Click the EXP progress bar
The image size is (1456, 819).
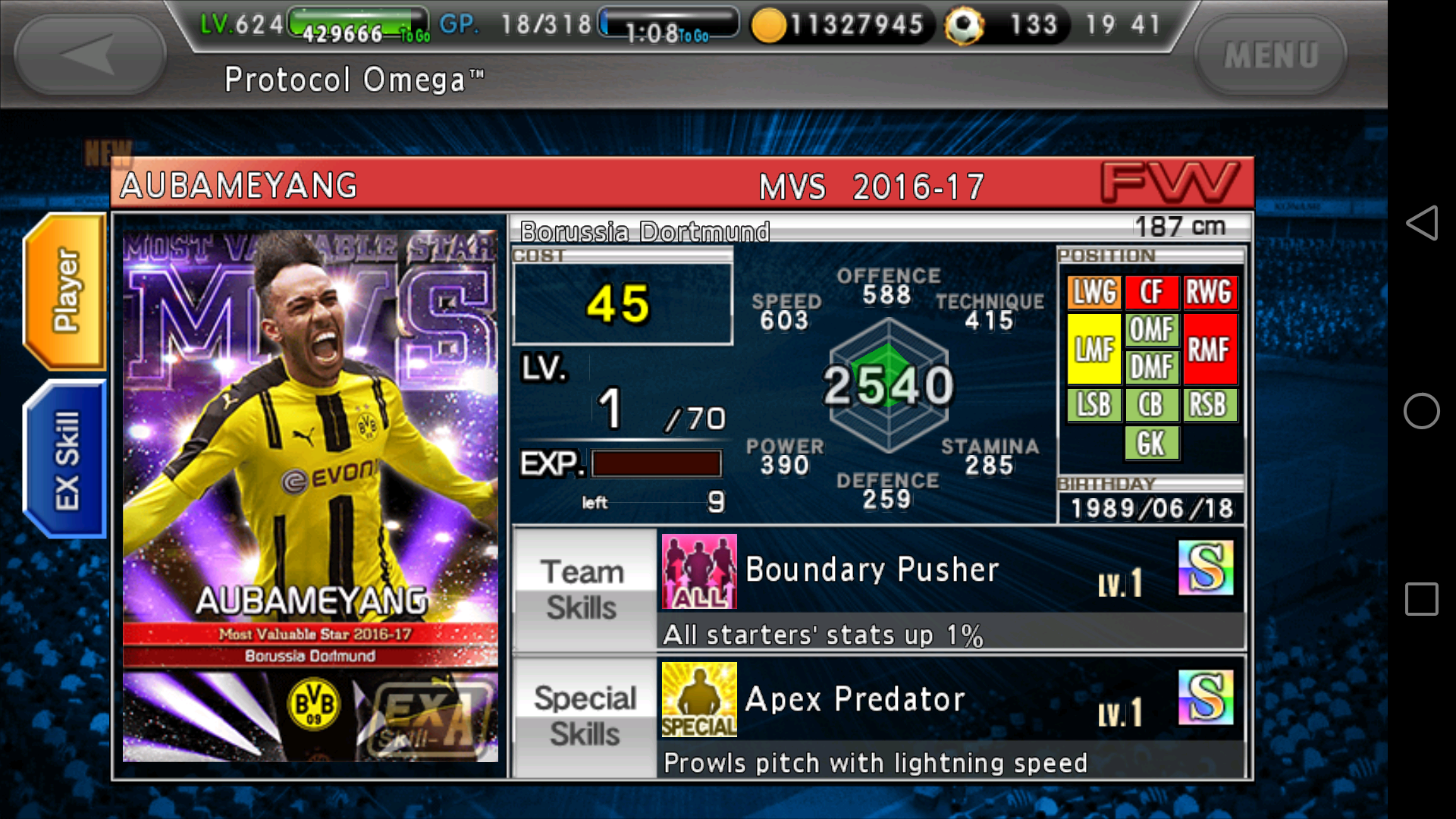656,464
